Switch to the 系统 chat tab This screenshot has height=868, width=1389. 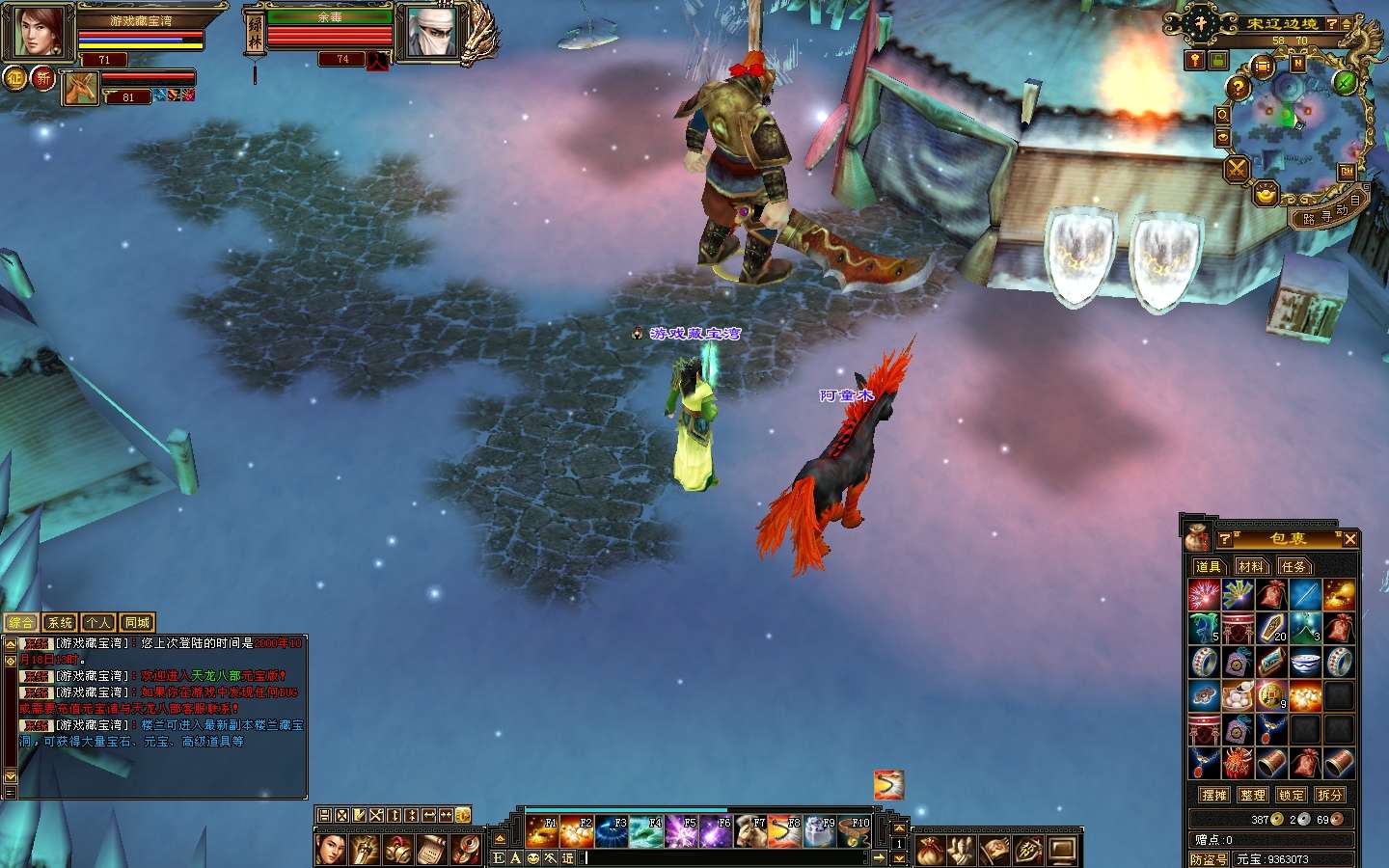click(60, 623)
